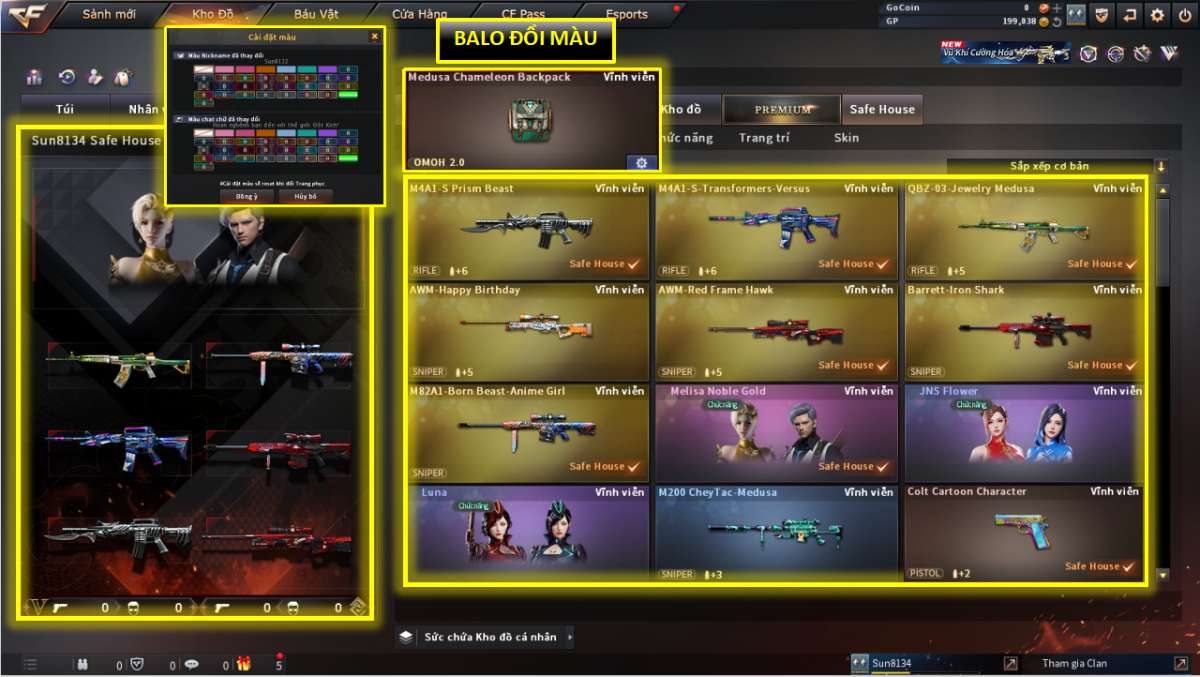Open the Vũ Khí Cường Hóa banner
Image resolution: width=1200 pixels, height=677 pixels.
[1005, 52]
